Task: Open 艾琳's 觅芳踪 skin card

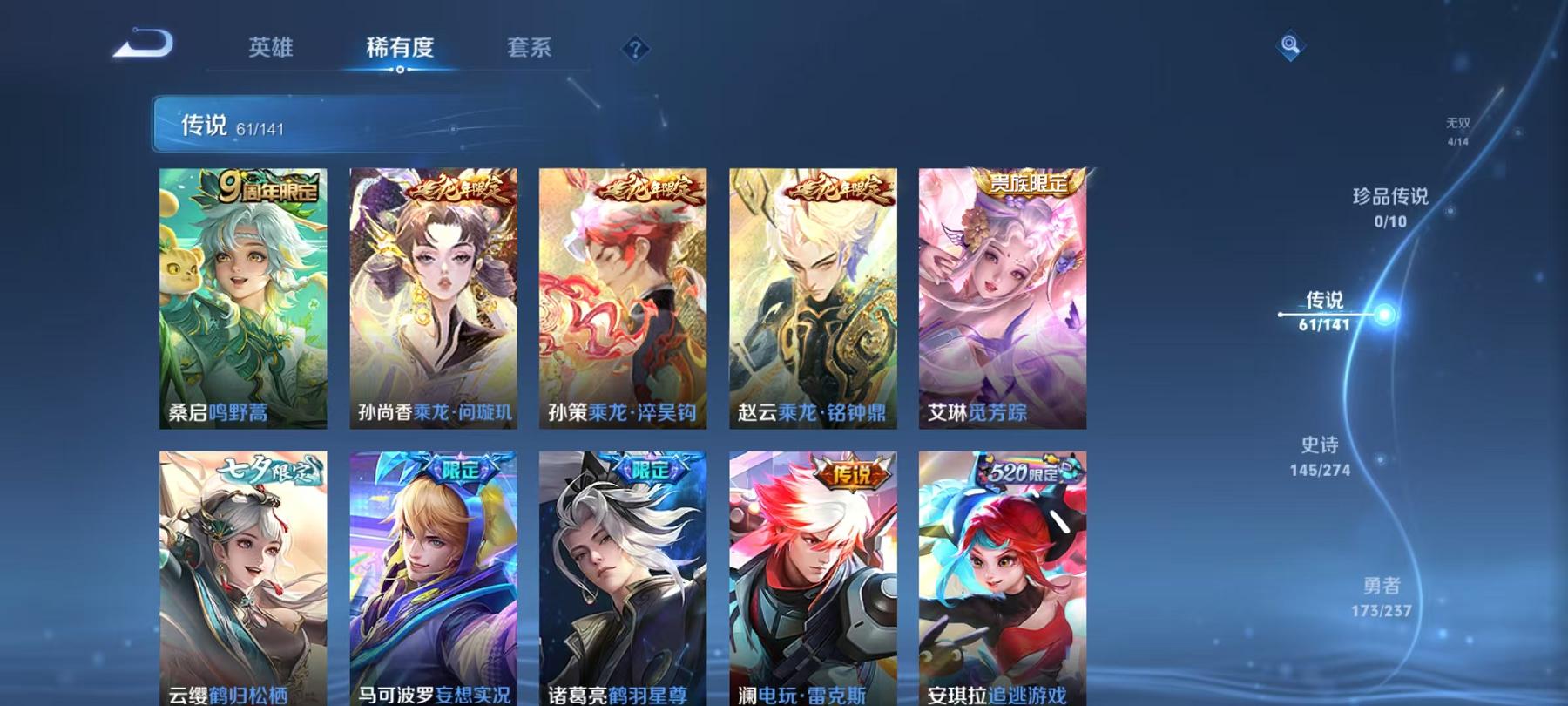Action: [x=1002, y=296]
